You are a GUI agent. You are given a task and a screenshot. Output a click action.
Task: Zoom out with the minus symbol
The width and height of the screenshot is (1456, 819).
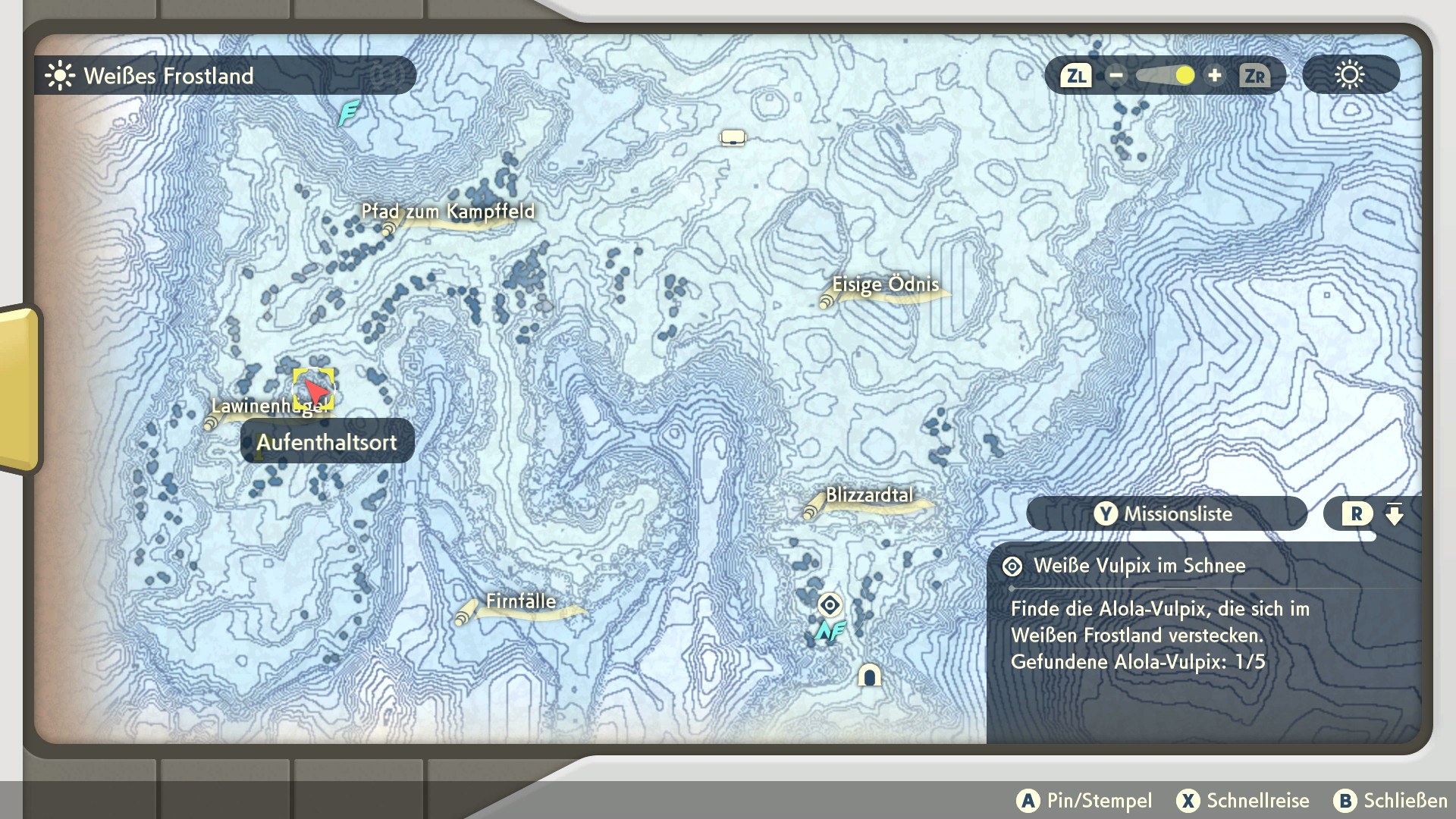point(1116,76)
